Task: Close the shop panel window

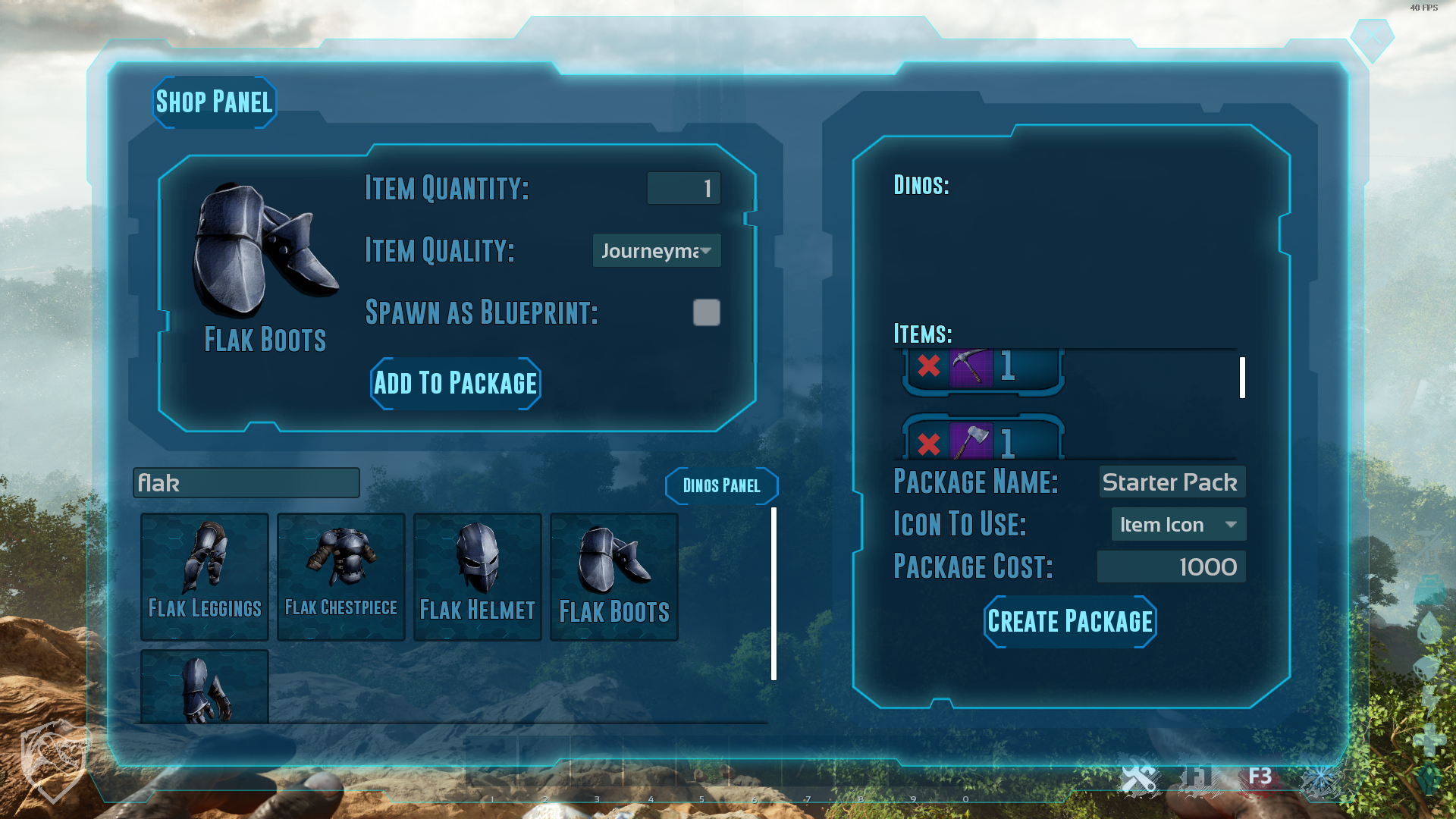Action: click(1372, 36)
